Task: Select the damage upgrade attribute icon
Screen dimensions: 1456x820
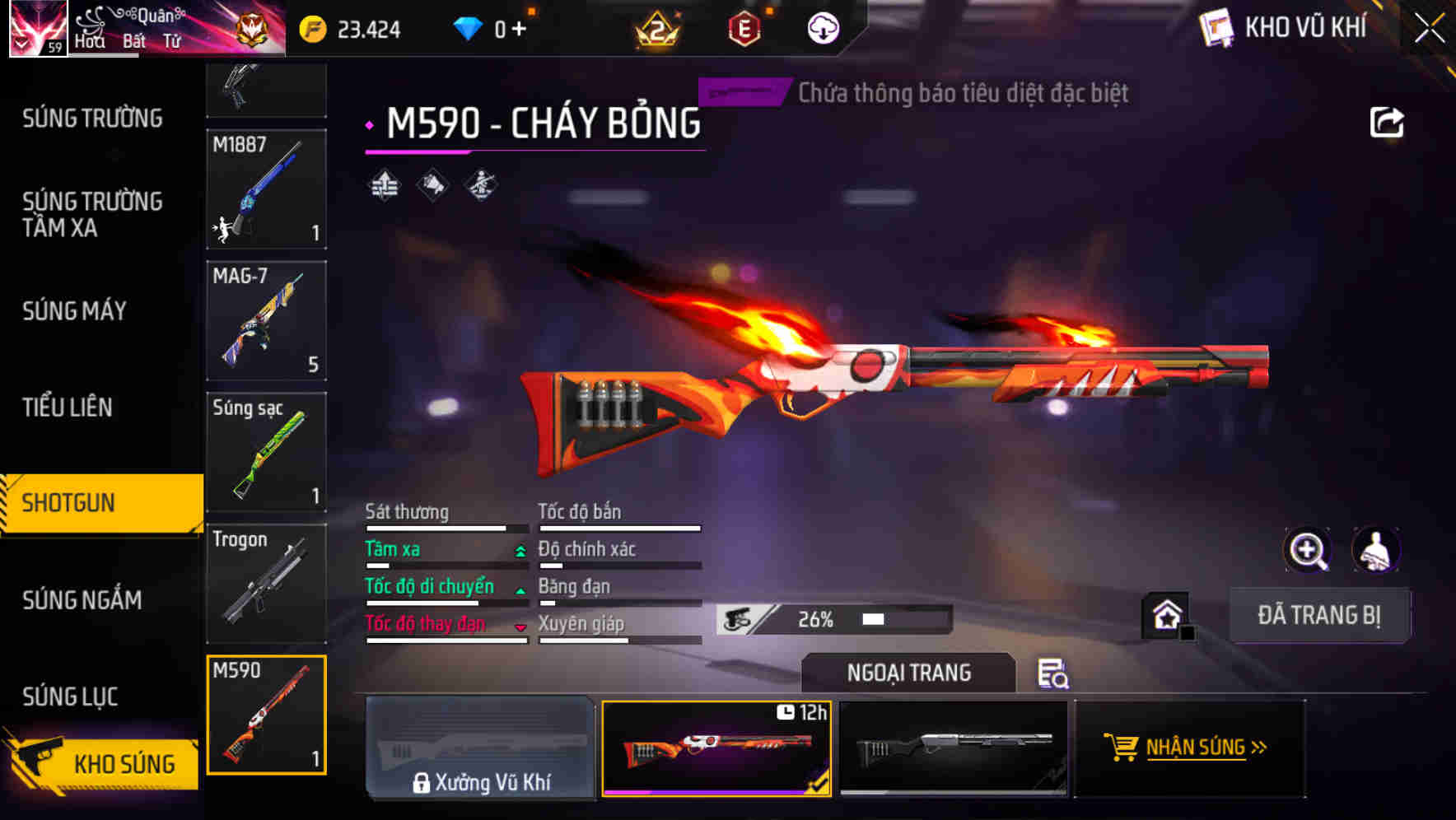Action: pyautogui.click(x=385, y=184)
